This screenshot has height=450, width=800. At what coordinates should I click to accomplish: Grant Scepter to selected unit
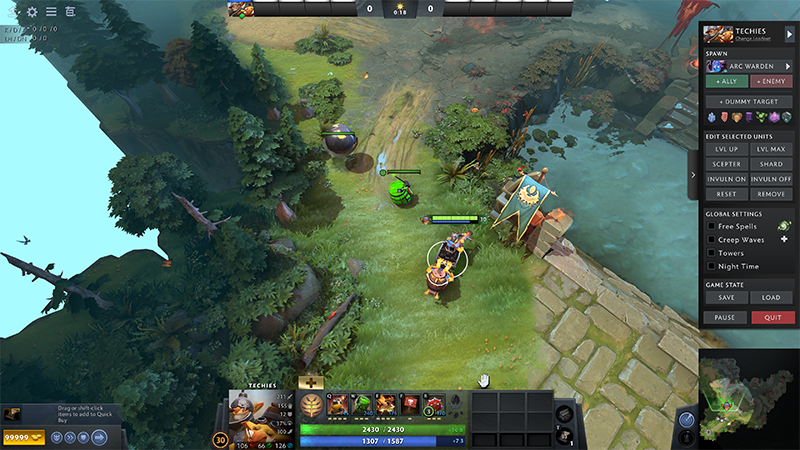pyautogui.click(x=727, y=164)
